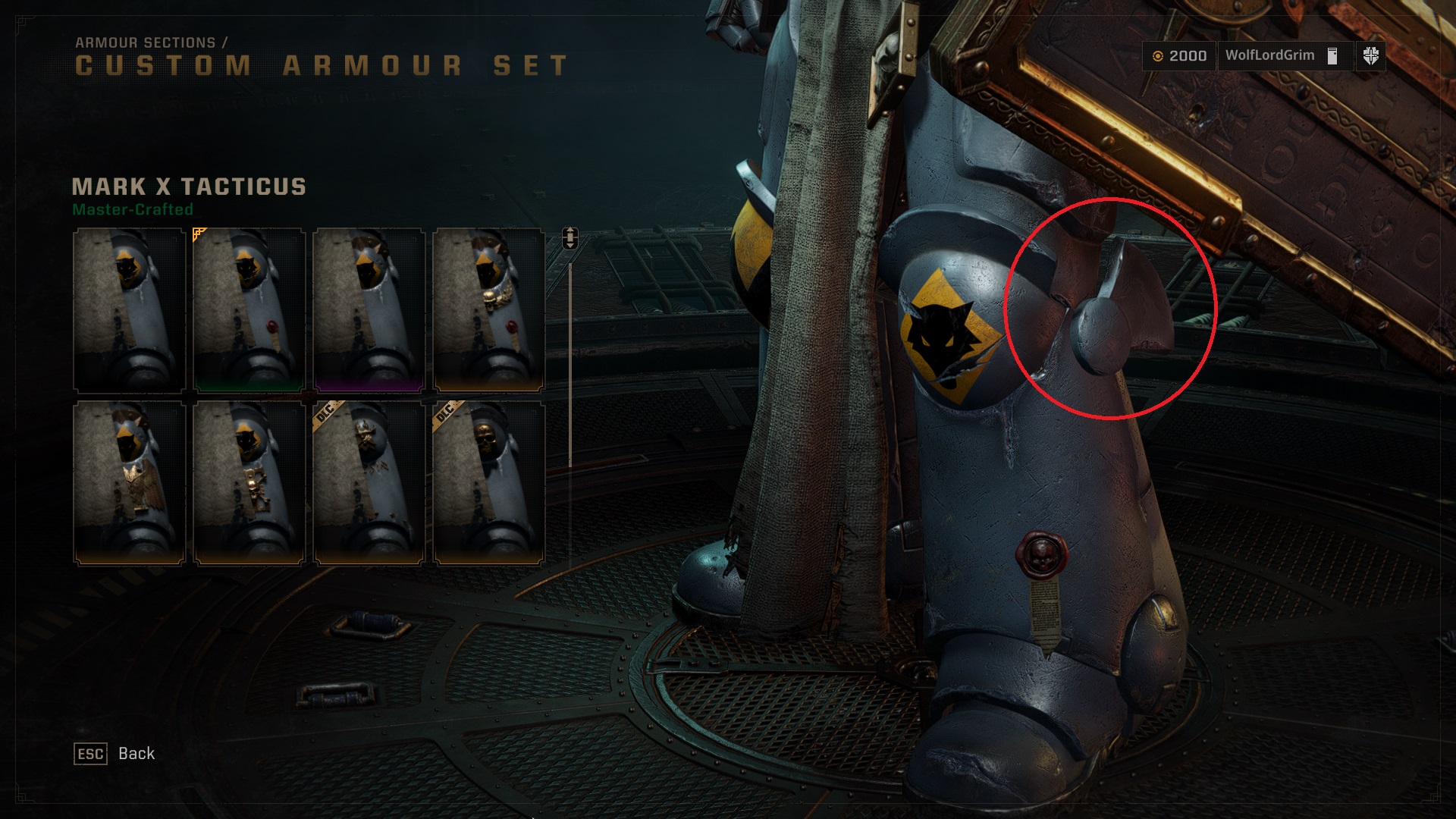
Task: Select greave with laurel skull and red seal
Action: (488, 310)
